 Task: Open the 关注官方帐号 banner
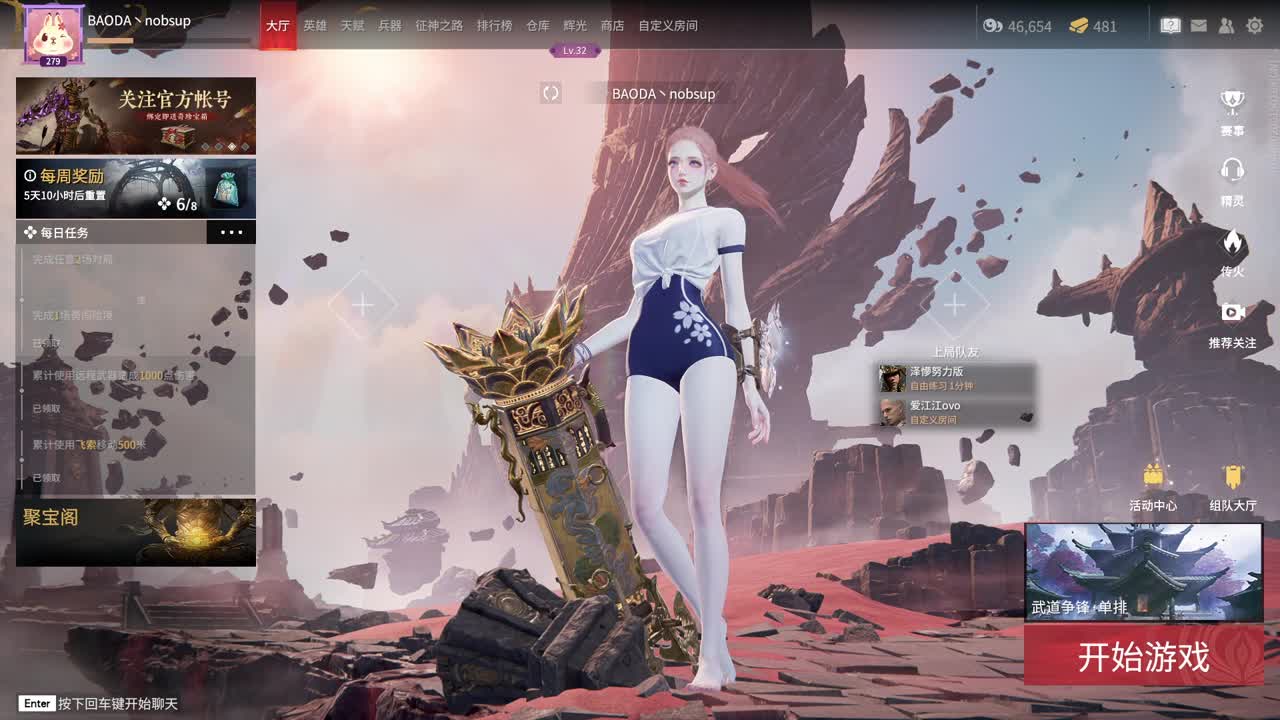(136, 116)
